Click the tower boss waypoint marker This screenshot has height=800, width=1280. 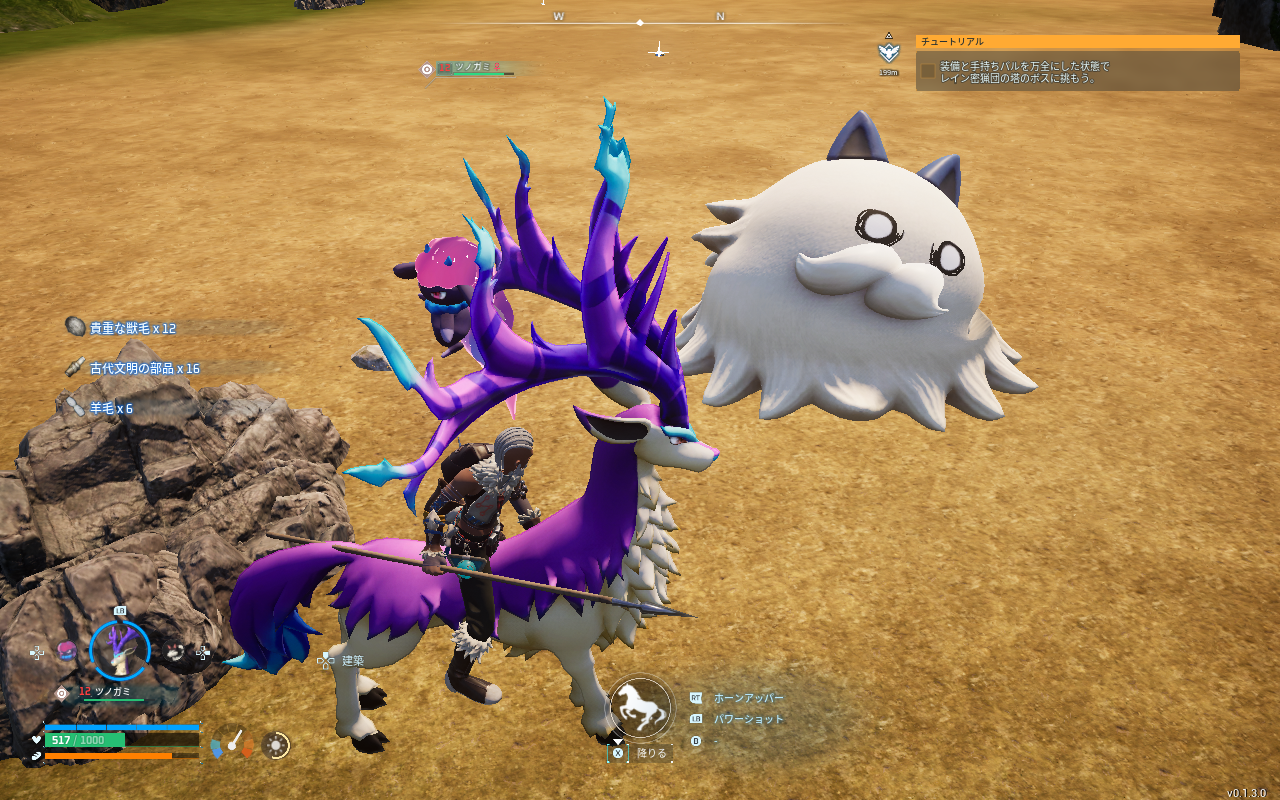pyautogui.click(x=887, y=52)
